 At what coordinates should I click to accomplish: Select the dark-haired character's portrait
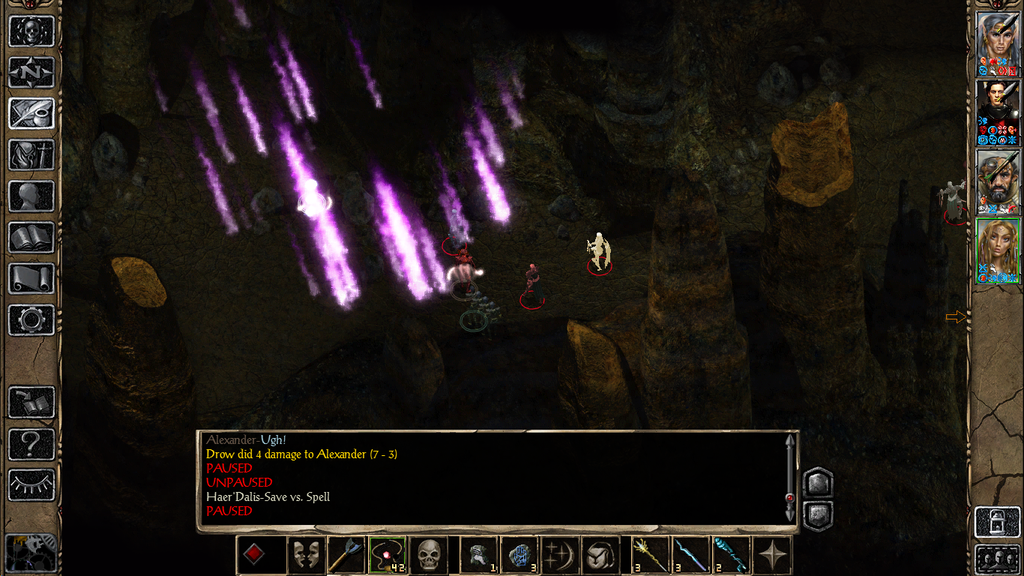(997, 112)
